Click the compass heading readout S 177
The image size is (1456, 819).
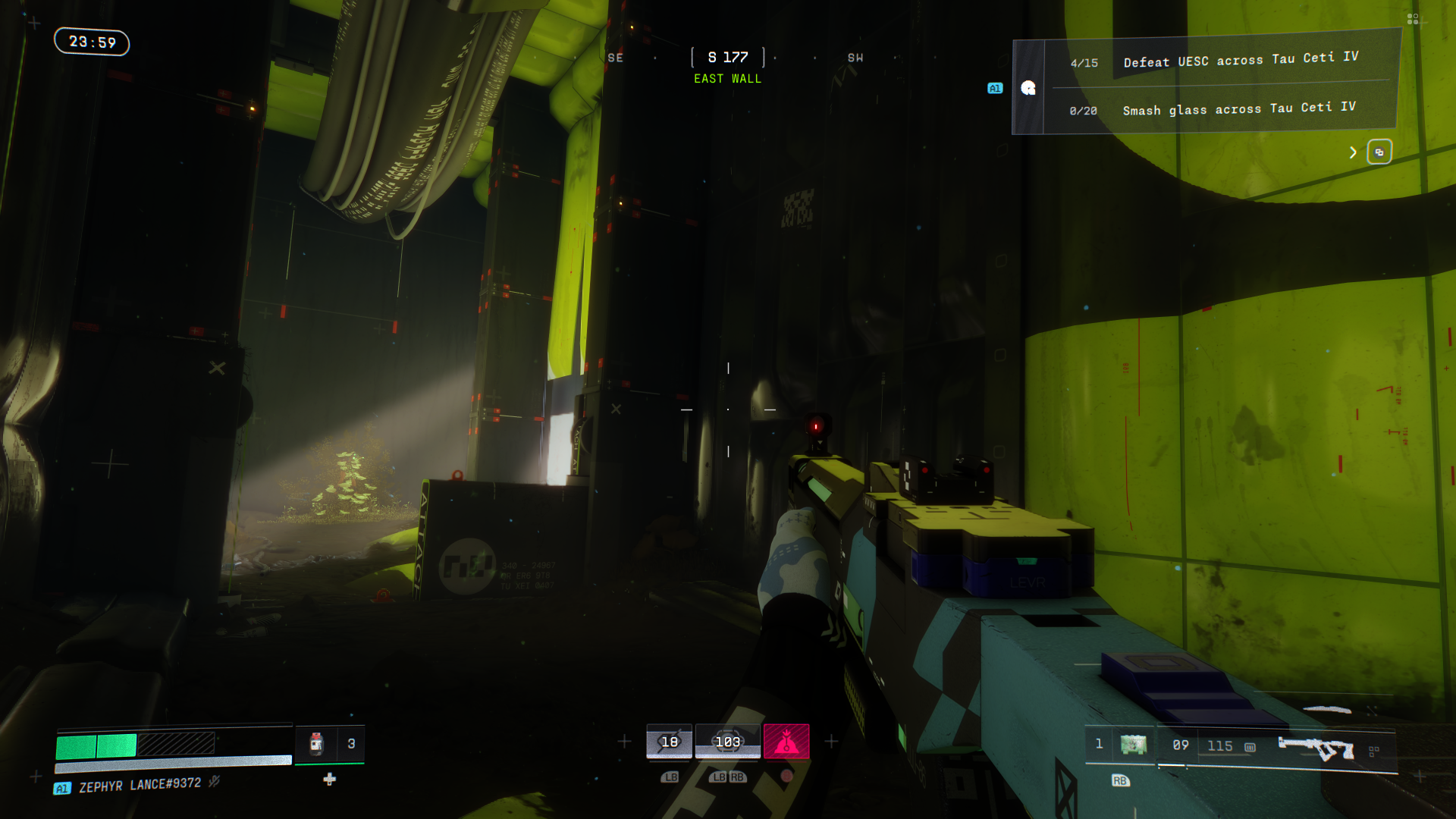pyautogui.click(x=727, y=58)
